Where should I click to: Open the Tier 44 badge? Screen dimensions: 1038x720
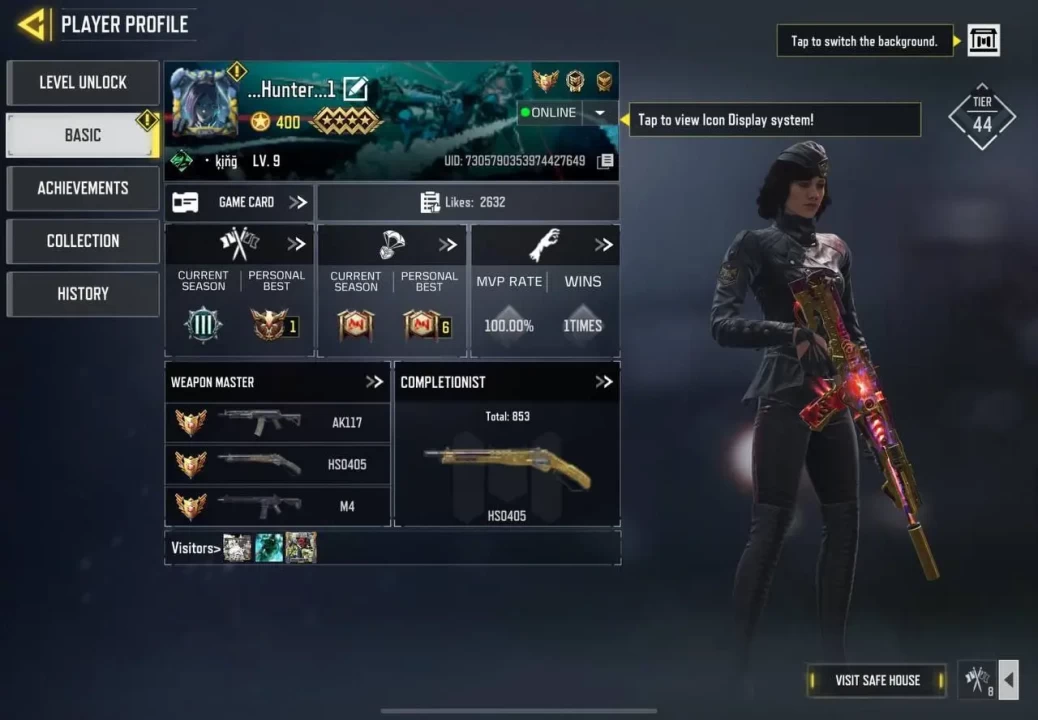[982, 118]
